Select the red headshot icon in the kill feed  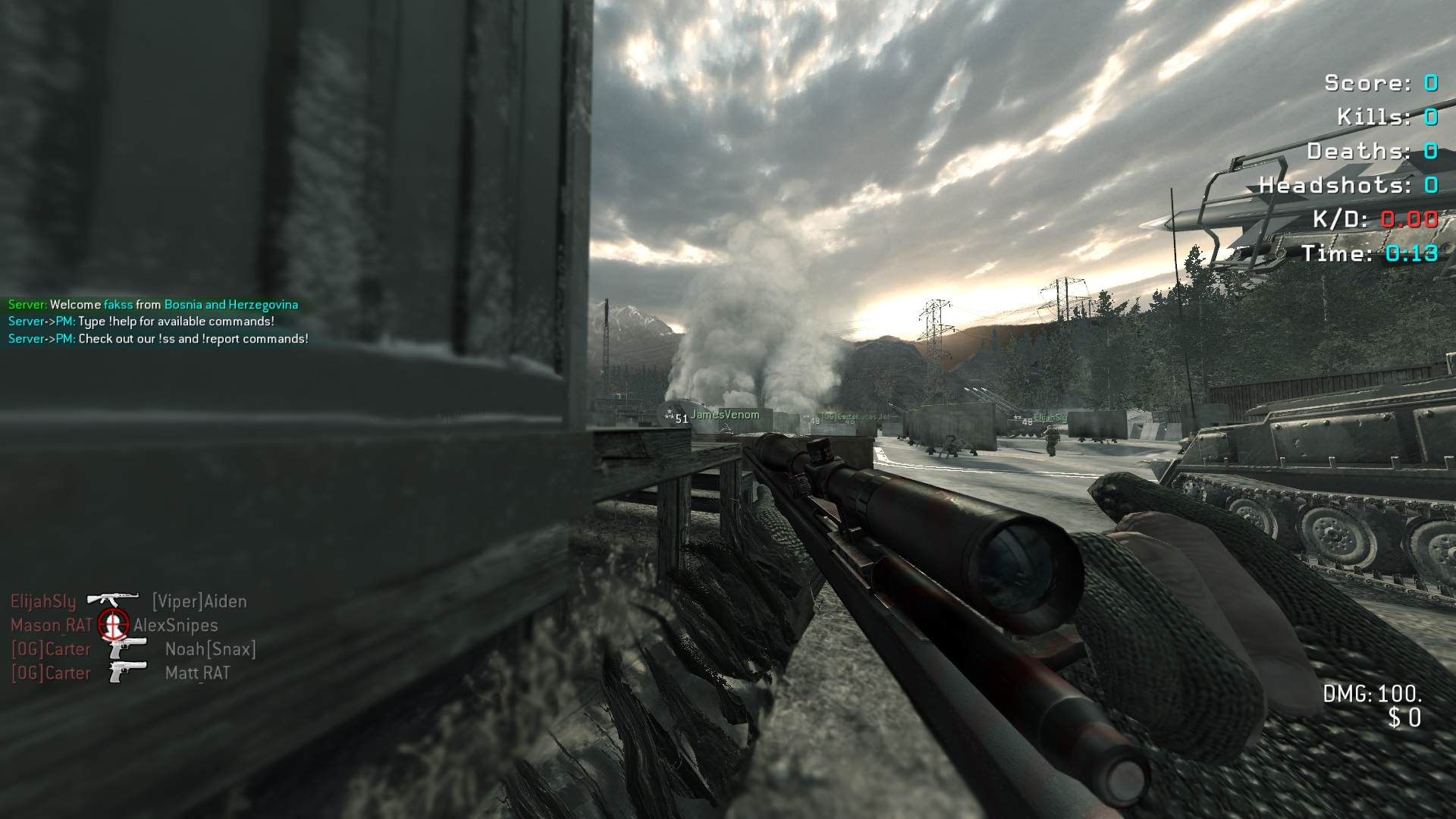113,624
